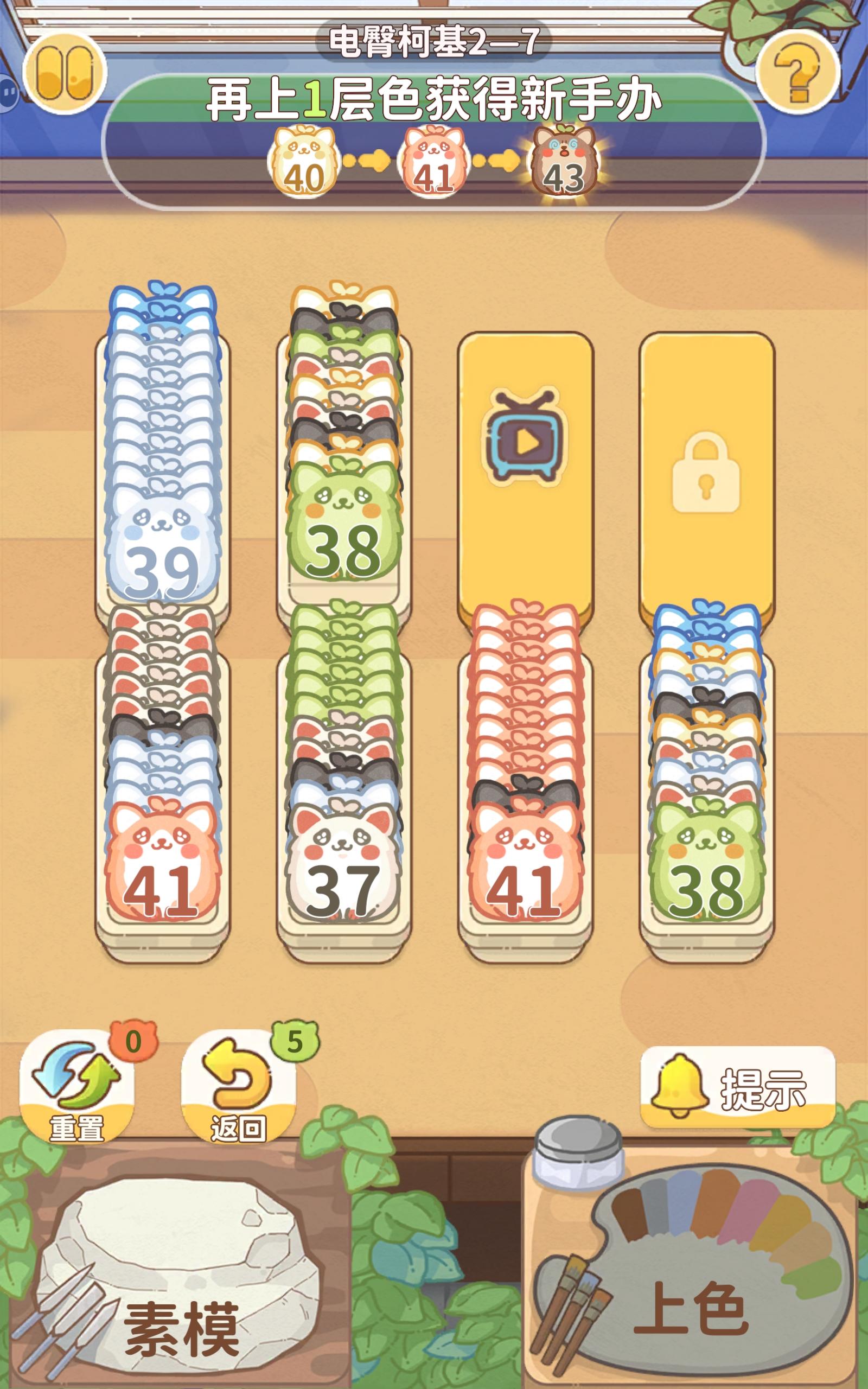Image resolution: width=868 pixels, height=1389 pixels.
Task: Tap the white corgi stack numbered 37
Action: (344, 878)
